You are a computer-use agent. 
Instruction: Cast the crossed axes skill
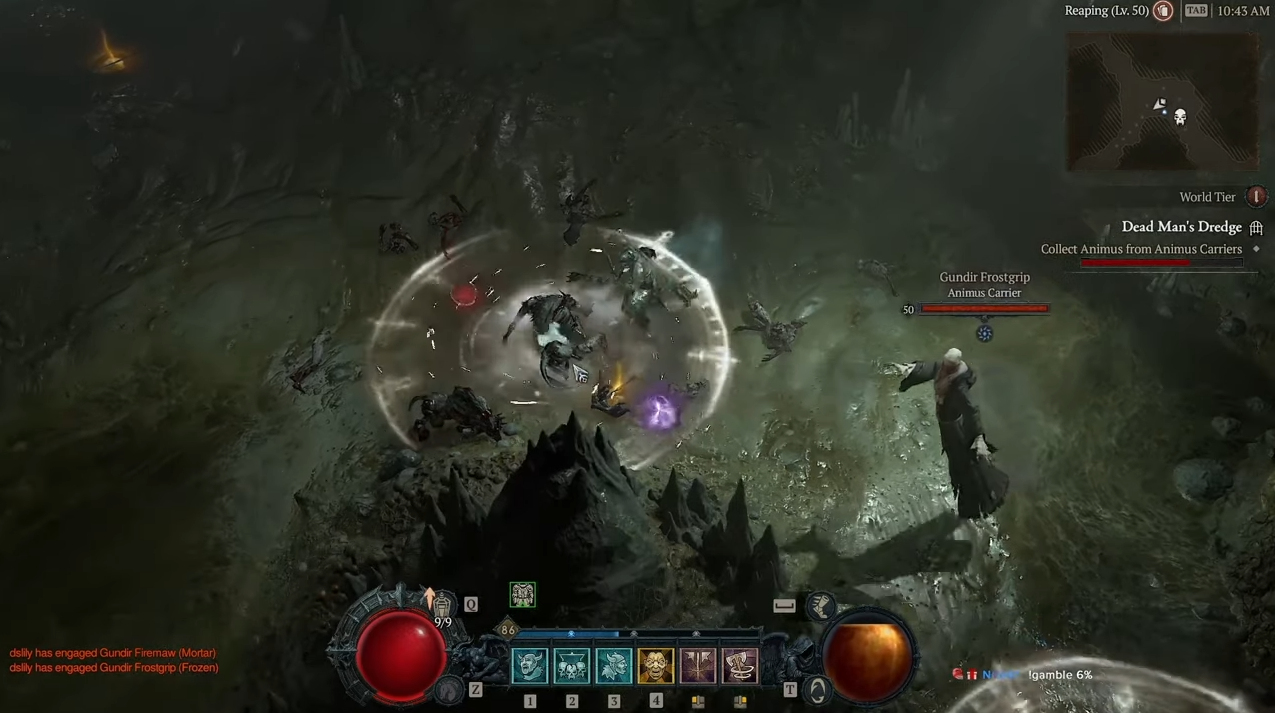(698, 666)
